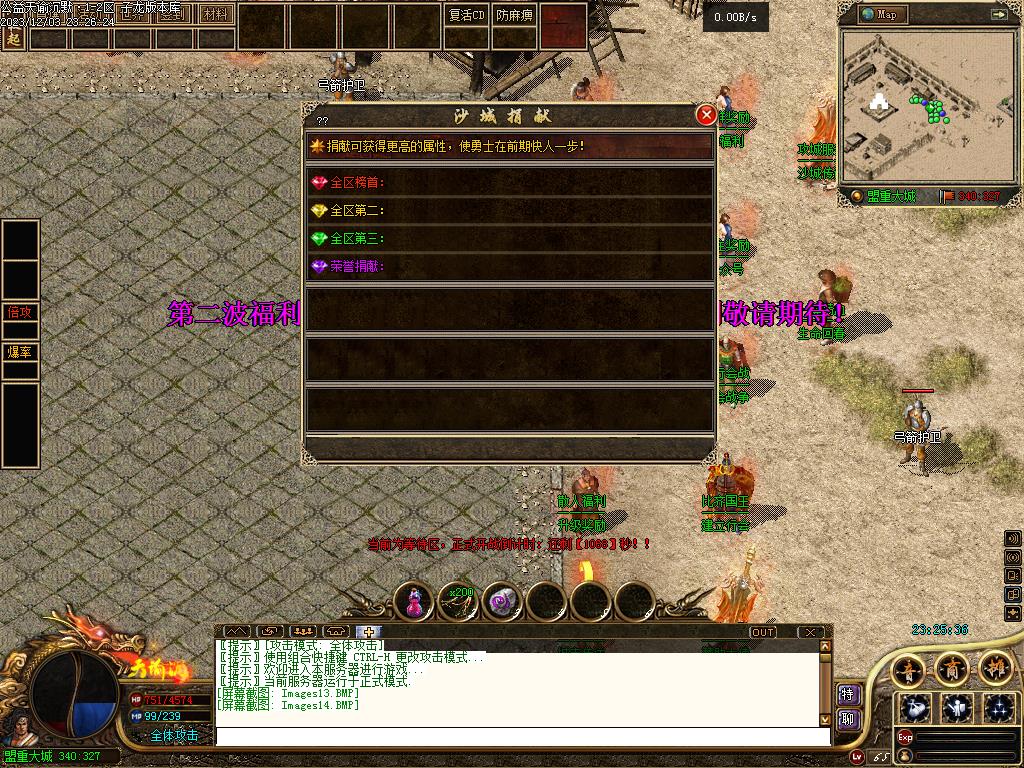
Task: Choose the 全区第二 ranking row
Action: [510, 211]
